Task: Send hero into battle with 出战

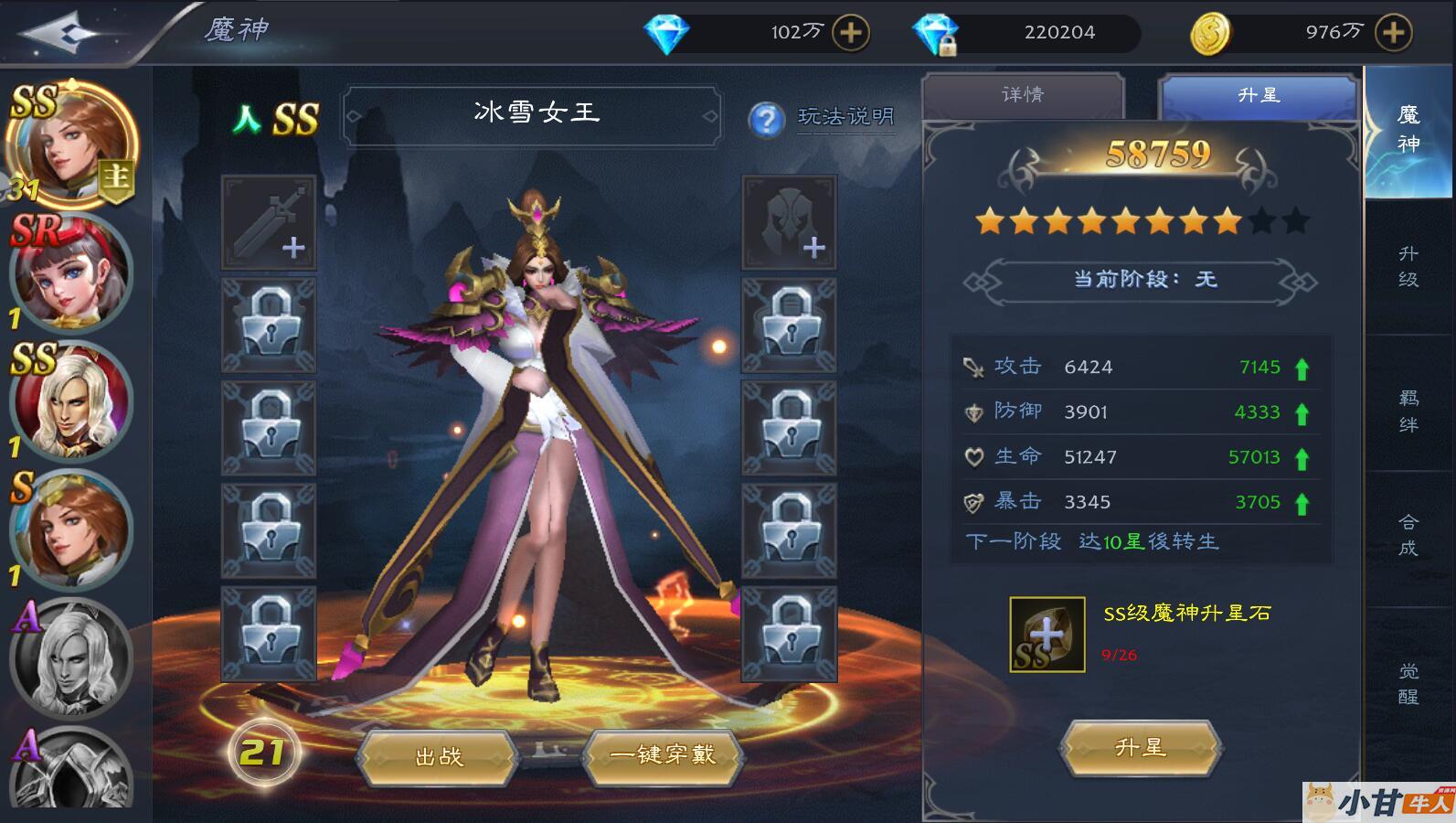Action: 439,756
